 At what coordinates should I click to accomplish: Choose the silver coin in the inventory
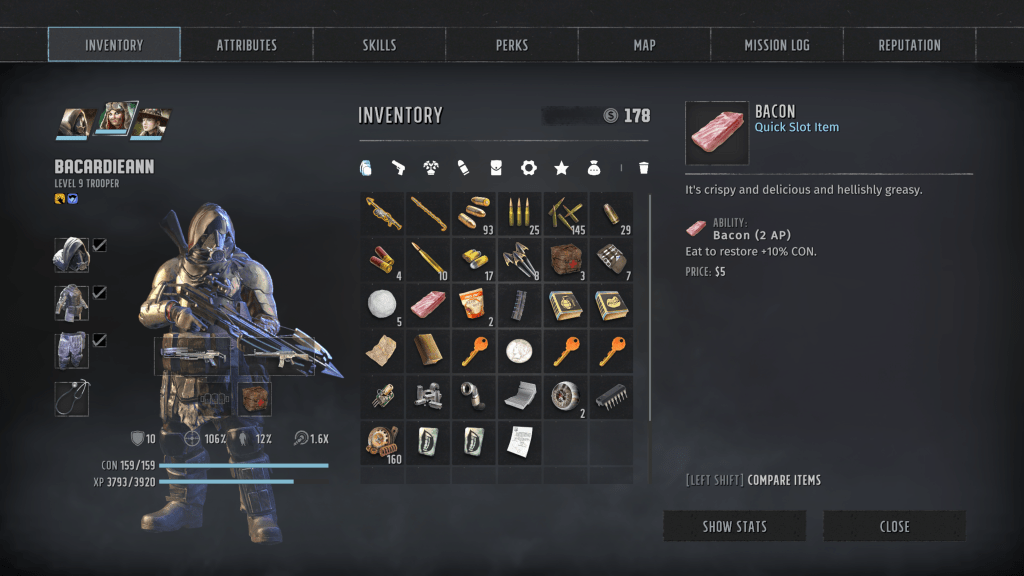[x=519, y=351]
